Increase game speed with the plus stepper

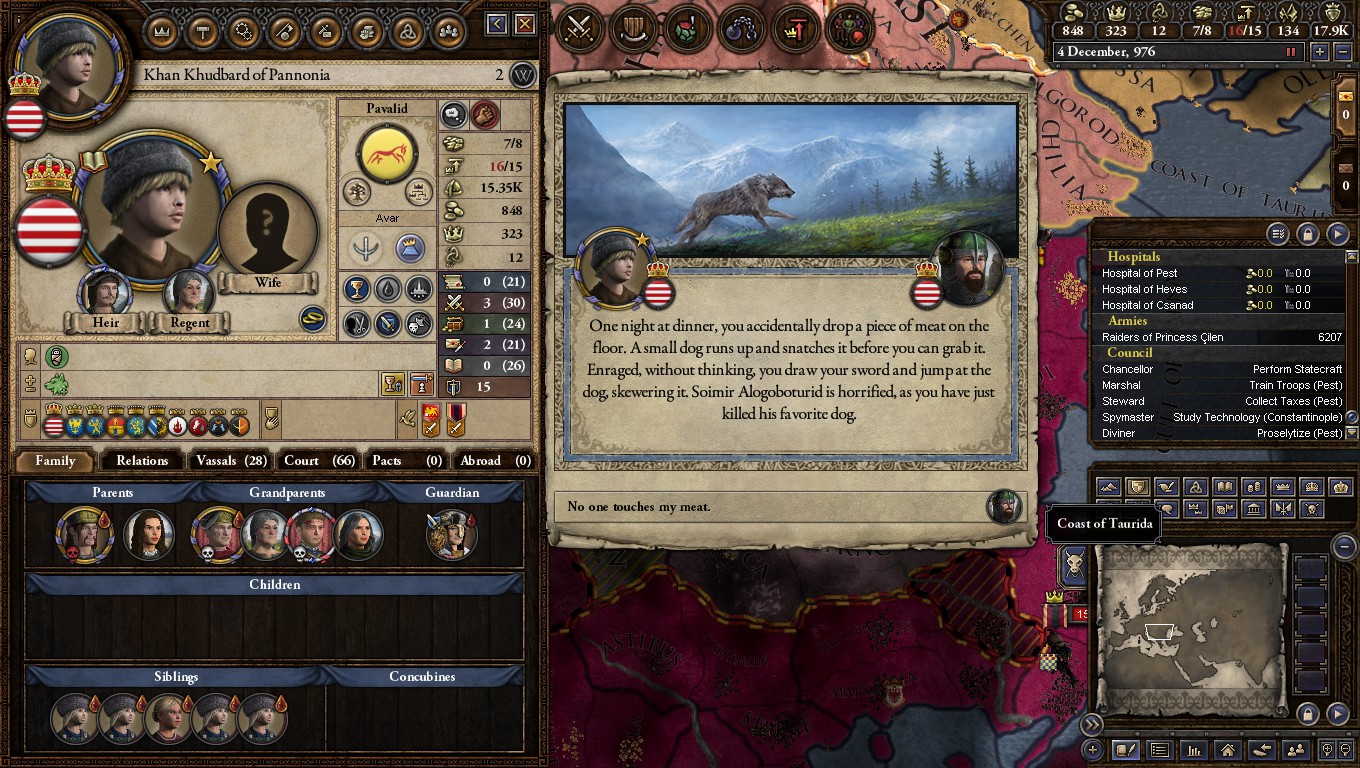(x=1320, y=52)
